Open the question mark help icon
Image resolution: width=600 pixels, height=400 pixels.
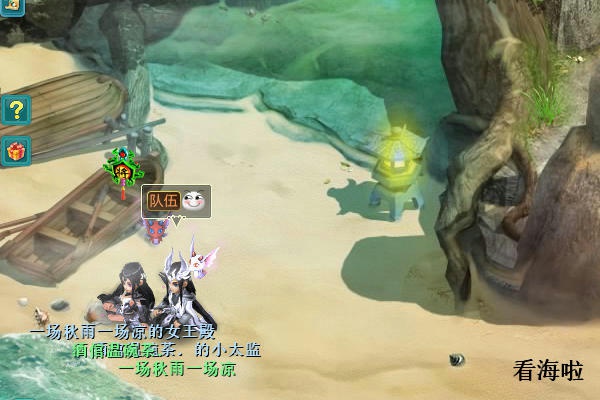[16, 109]
